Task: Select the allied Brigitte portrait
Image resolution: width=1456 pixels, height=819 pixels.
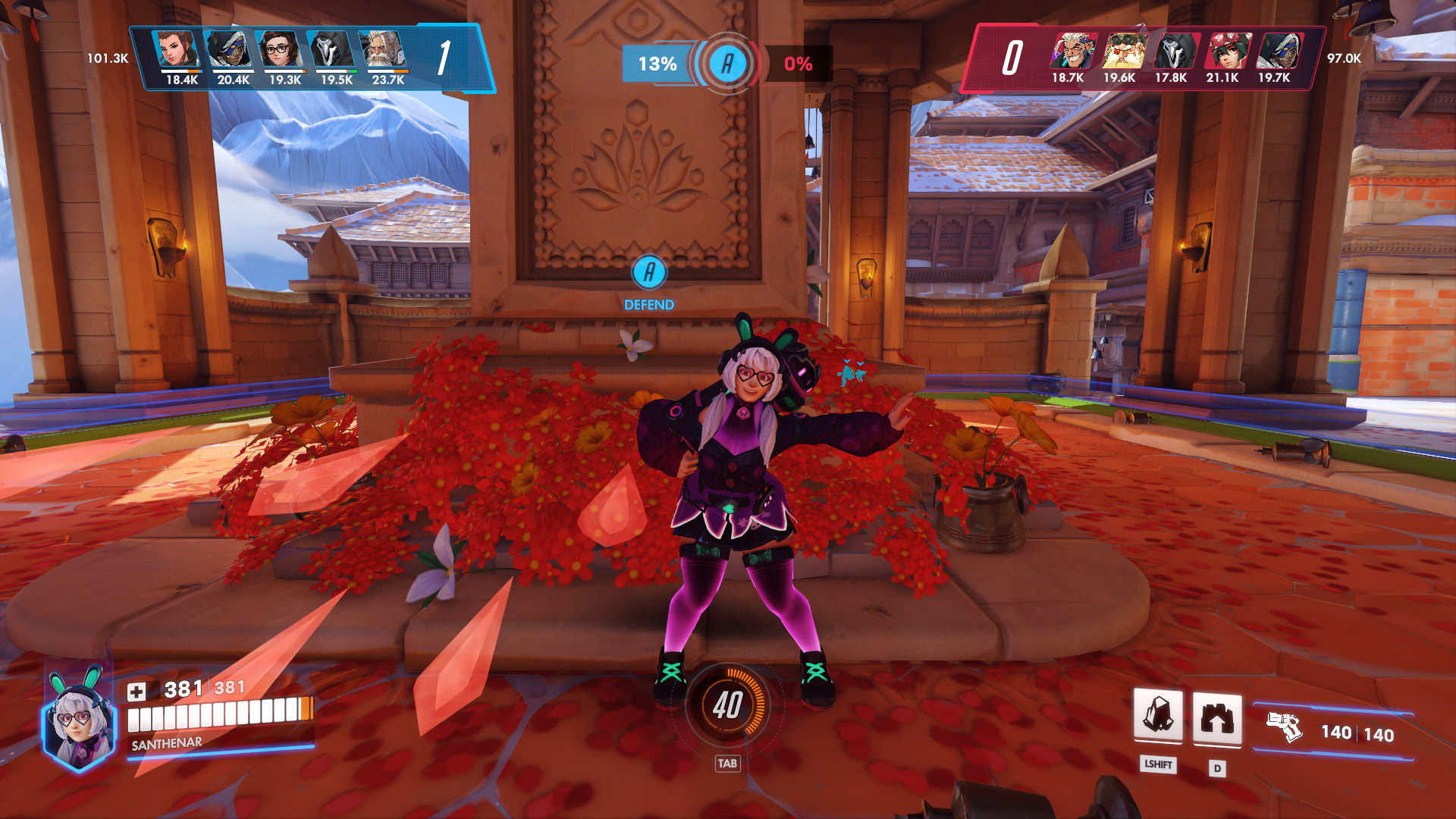Action: pos(177,49)
